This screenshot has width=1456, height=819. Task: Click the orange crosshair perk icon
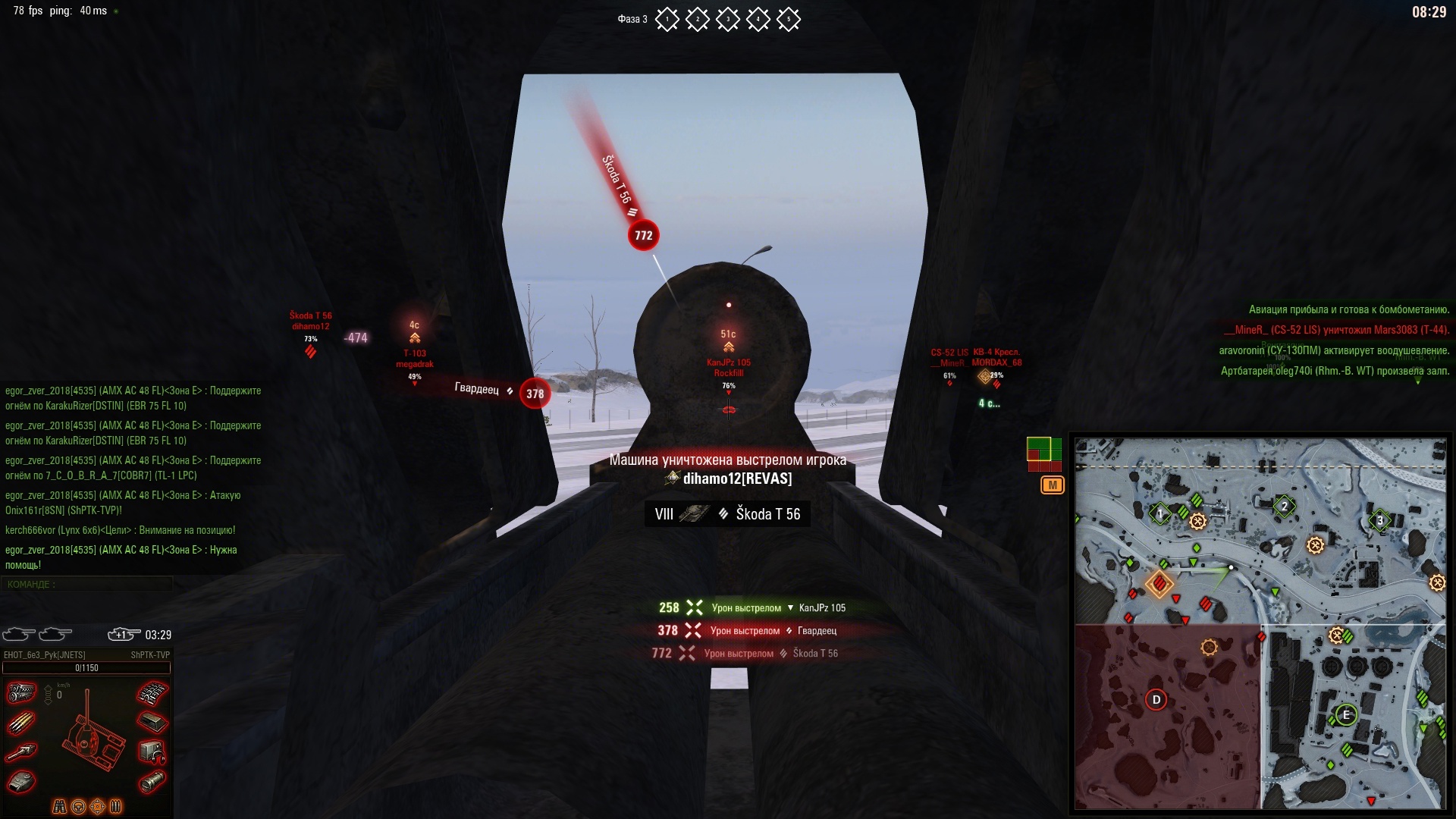[x=97, y=806]
